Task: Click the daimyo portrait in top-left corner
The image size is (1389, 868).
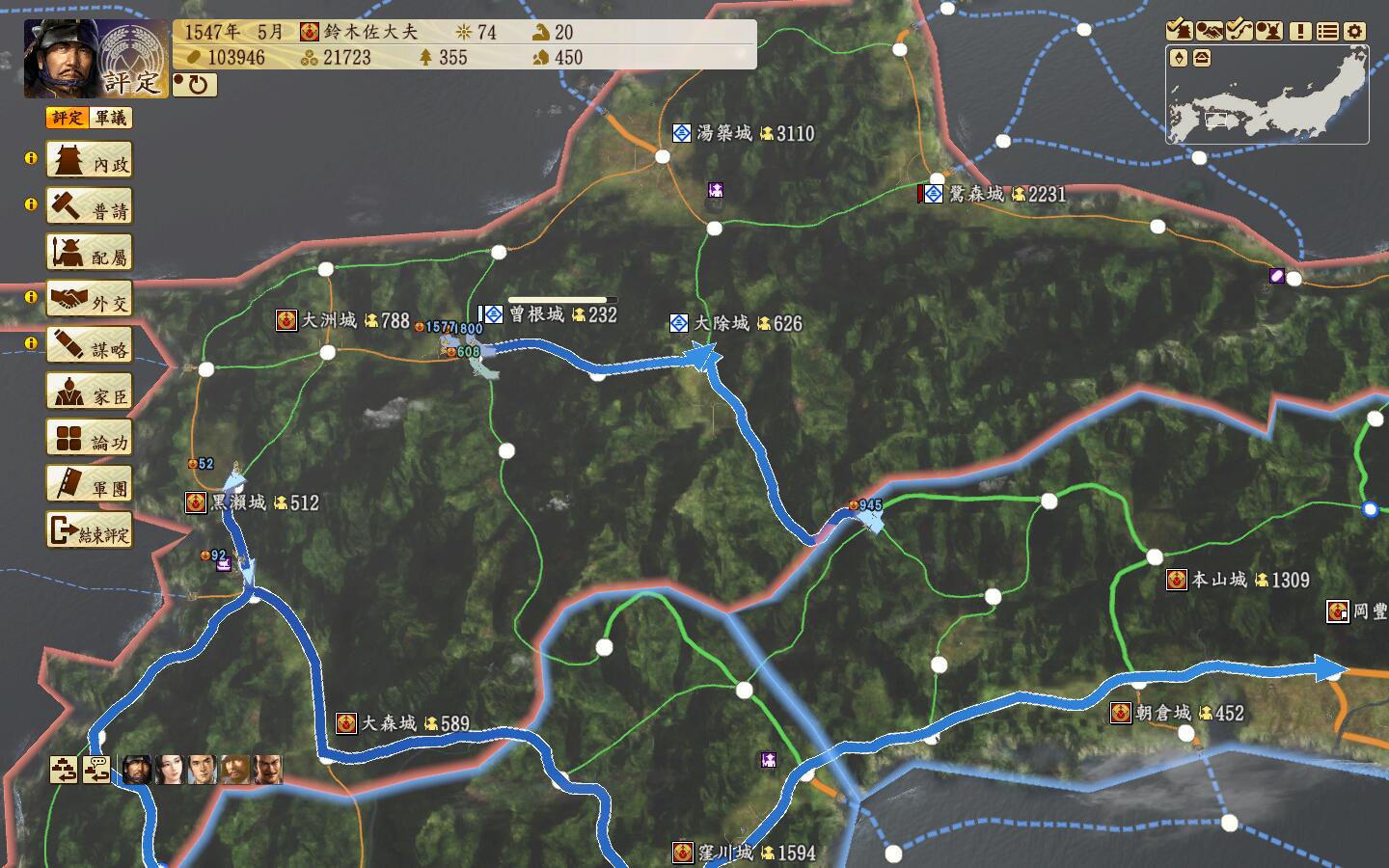Action: pos(60,58)
